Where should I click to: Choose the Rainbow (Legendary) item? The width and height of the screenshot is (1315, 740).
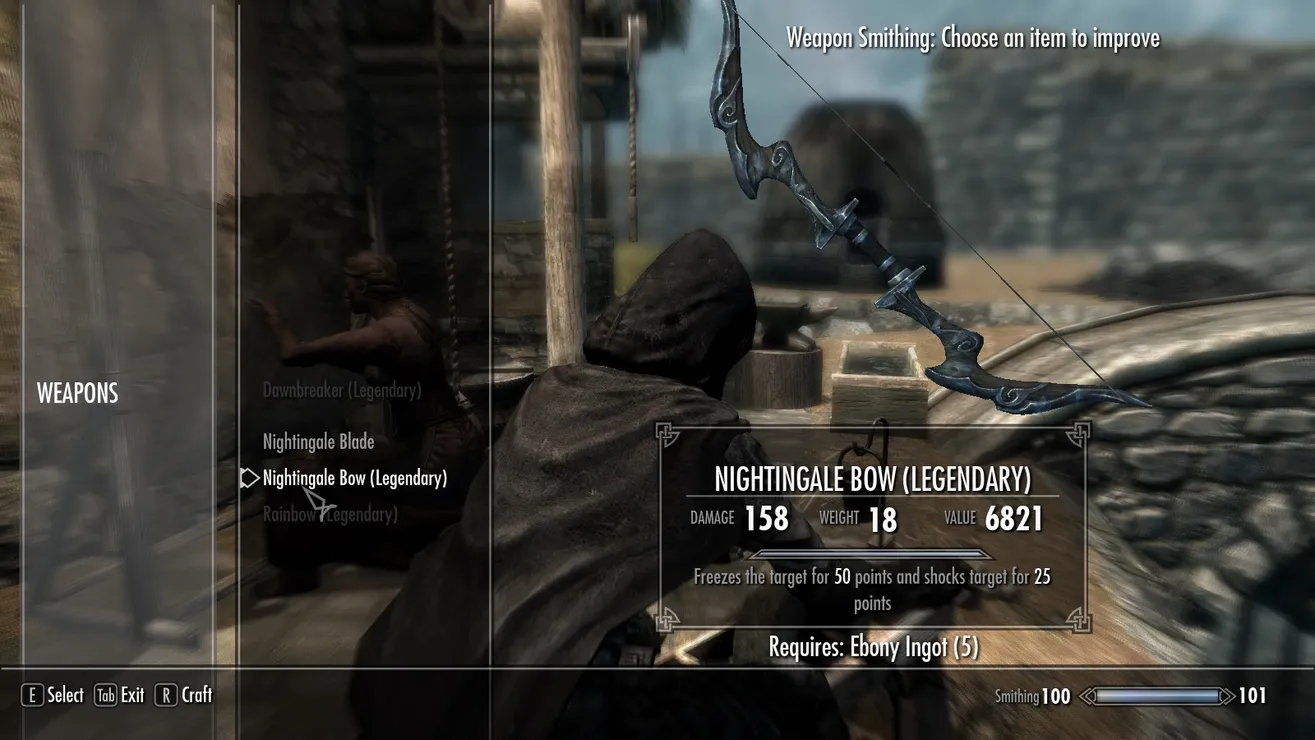[x=330, y=515]
